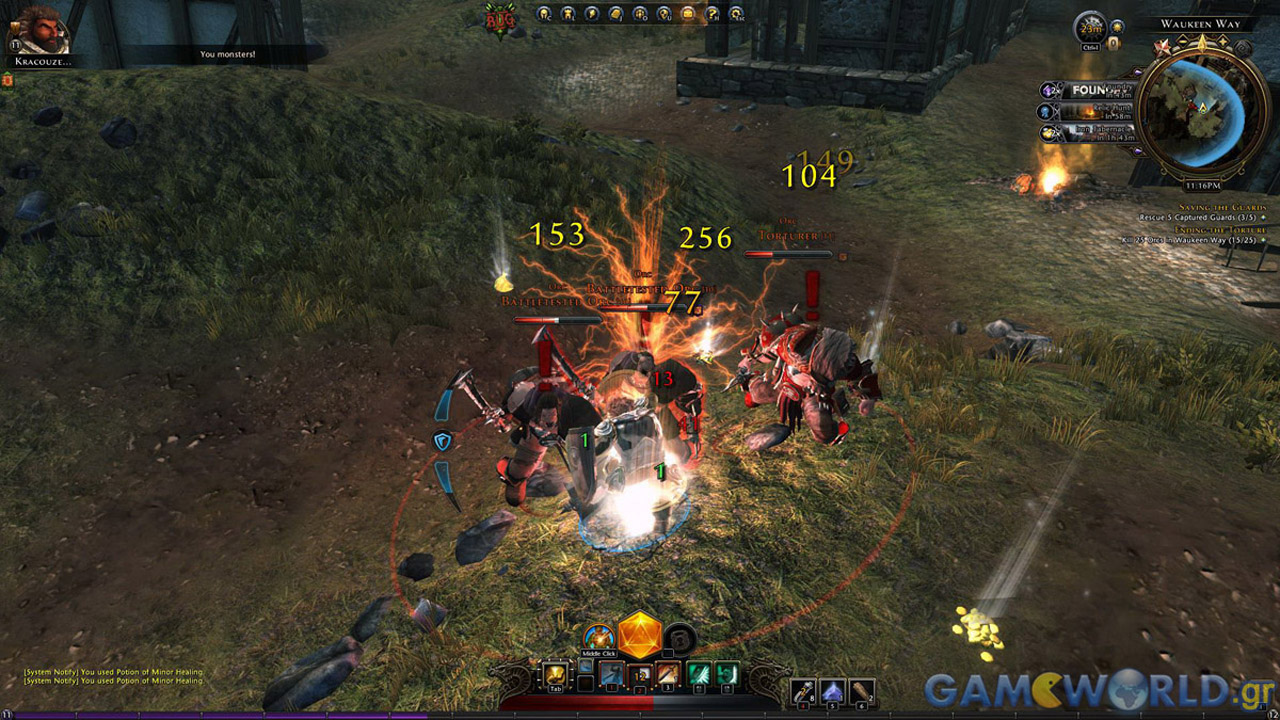Viewport: 1280px width, 720px height.
Task: Use the Tab golden fist ability
Action: 554,675
